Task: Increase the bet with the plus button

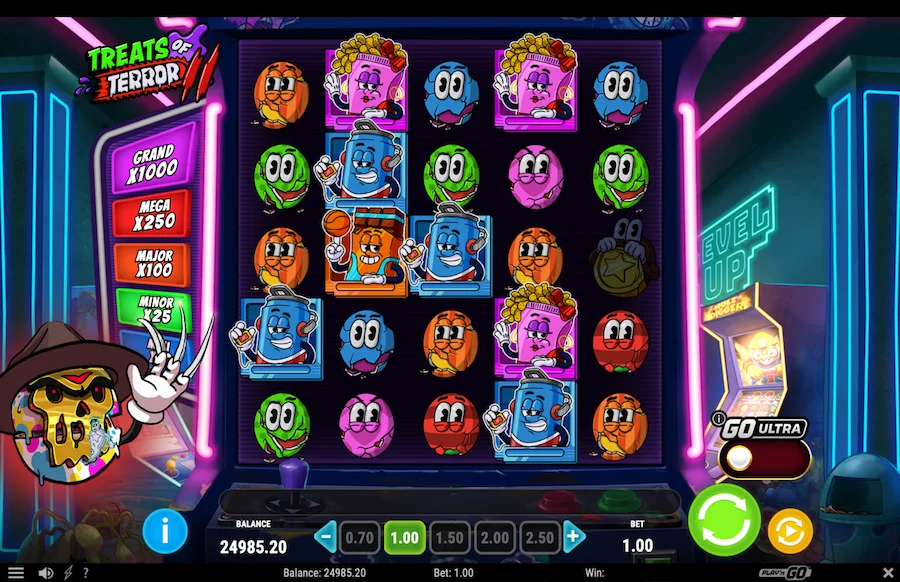Action: point(573,537)
